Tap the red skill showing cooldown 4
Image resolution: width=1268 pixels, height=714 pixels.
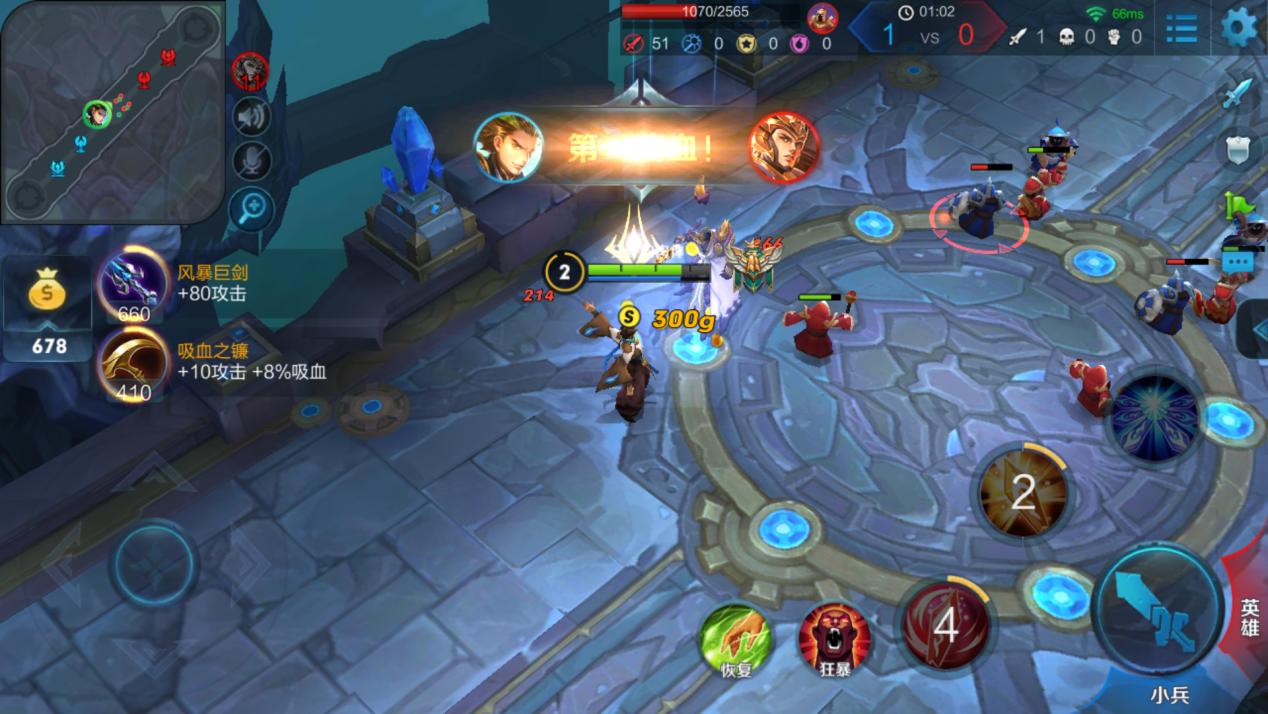tap(945, 625)
